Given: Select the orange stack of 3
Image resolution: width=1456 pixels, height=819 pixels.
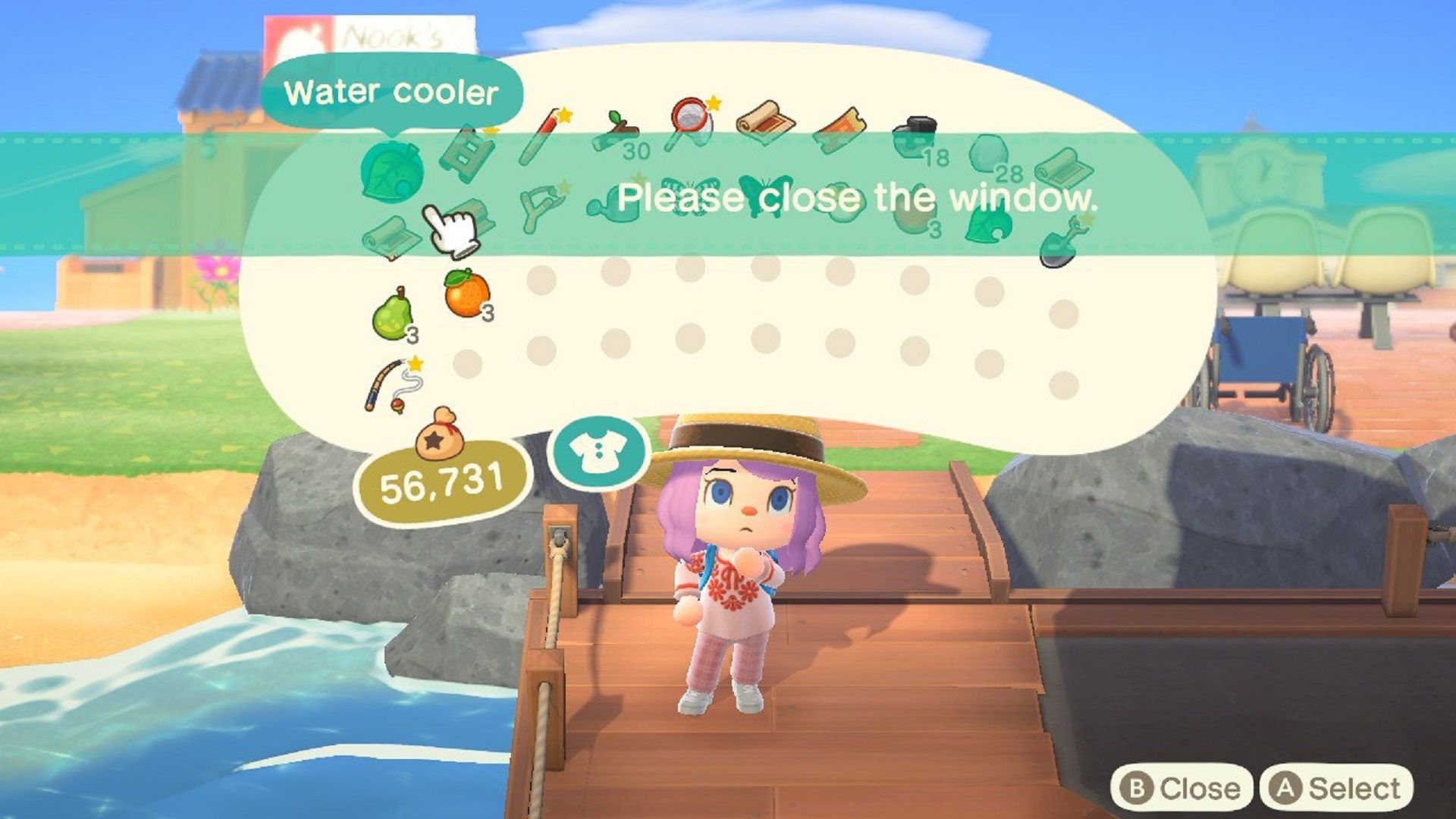Looking at the screenshot, I should coord(463,297).
